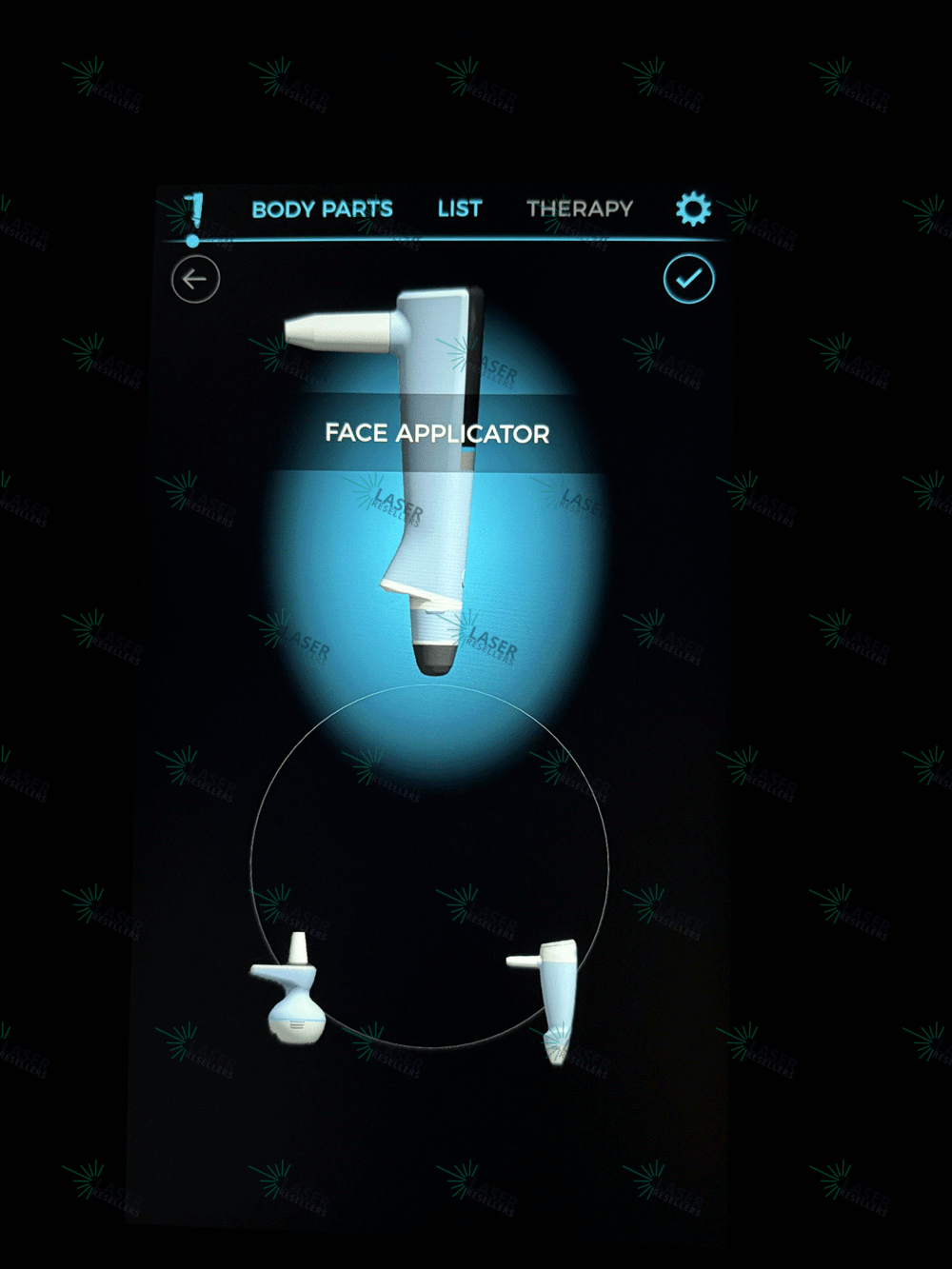This screenshot has width=952, height=1269.
Task: Pick the small slim applicator on the right
Action: click(x=550, y=995)
